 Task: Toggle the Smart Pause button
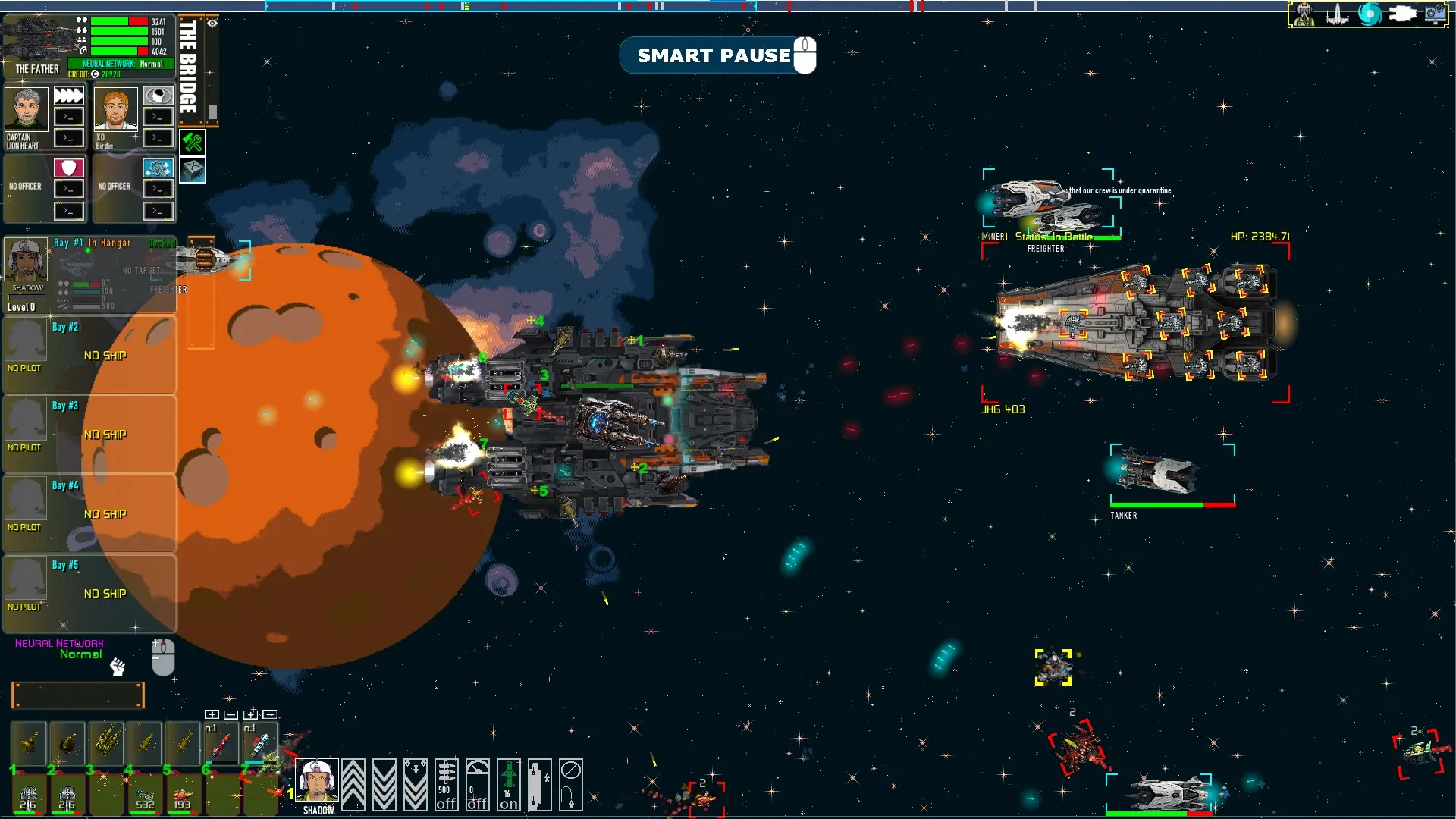point(716,55)
